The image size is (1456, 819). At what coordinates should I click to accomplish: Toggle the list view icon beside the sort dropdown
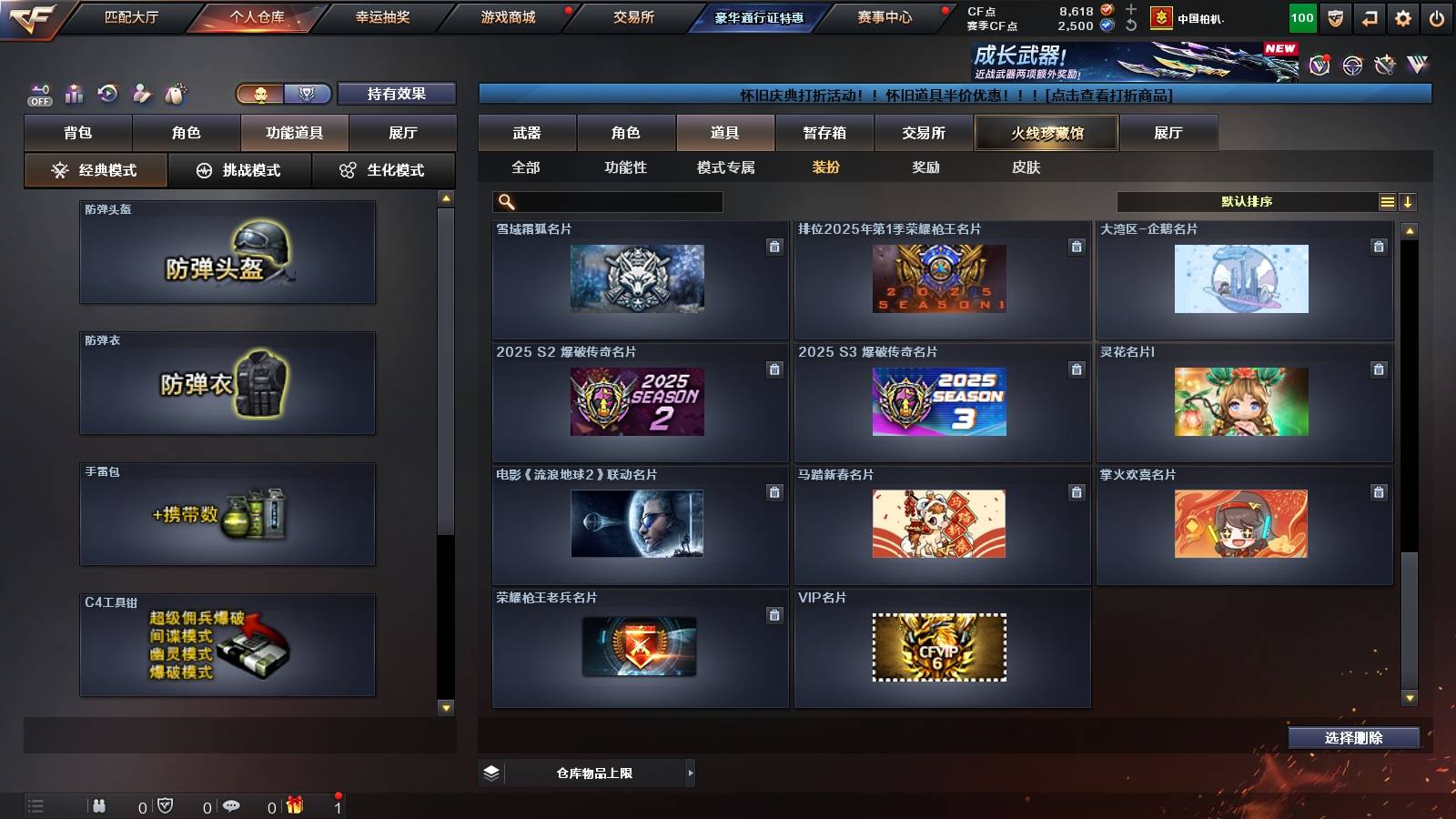click(x=1387, y=202)
